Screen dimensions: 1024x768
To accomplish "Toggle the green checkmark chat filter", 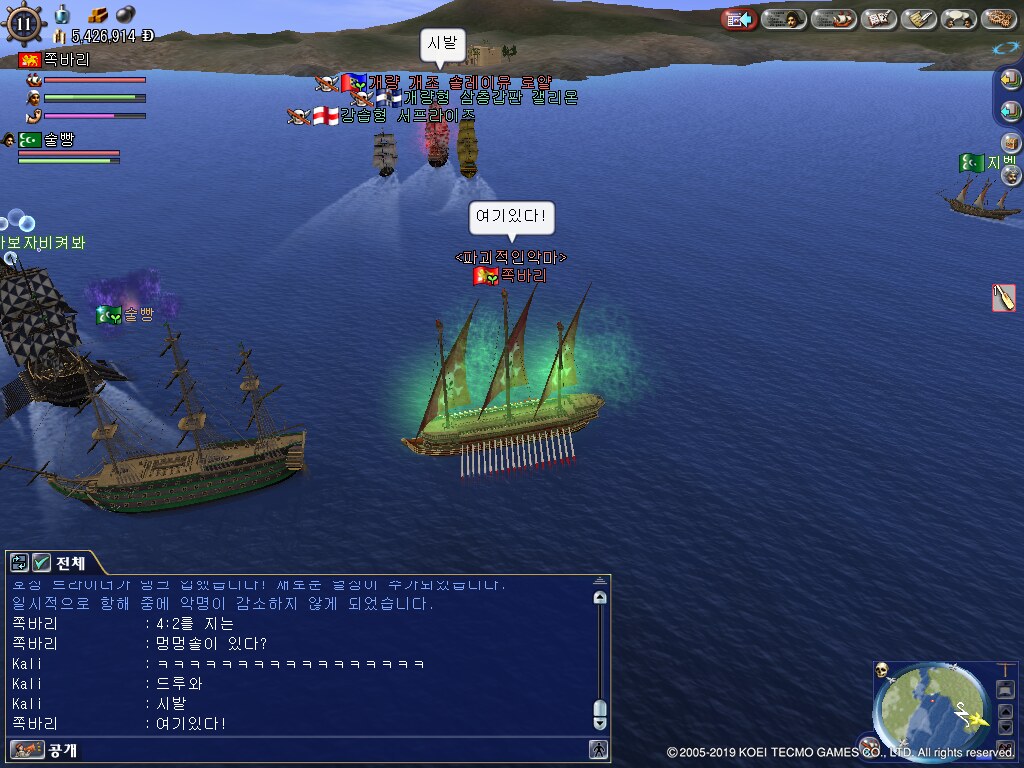I will [x=42, y=563].
